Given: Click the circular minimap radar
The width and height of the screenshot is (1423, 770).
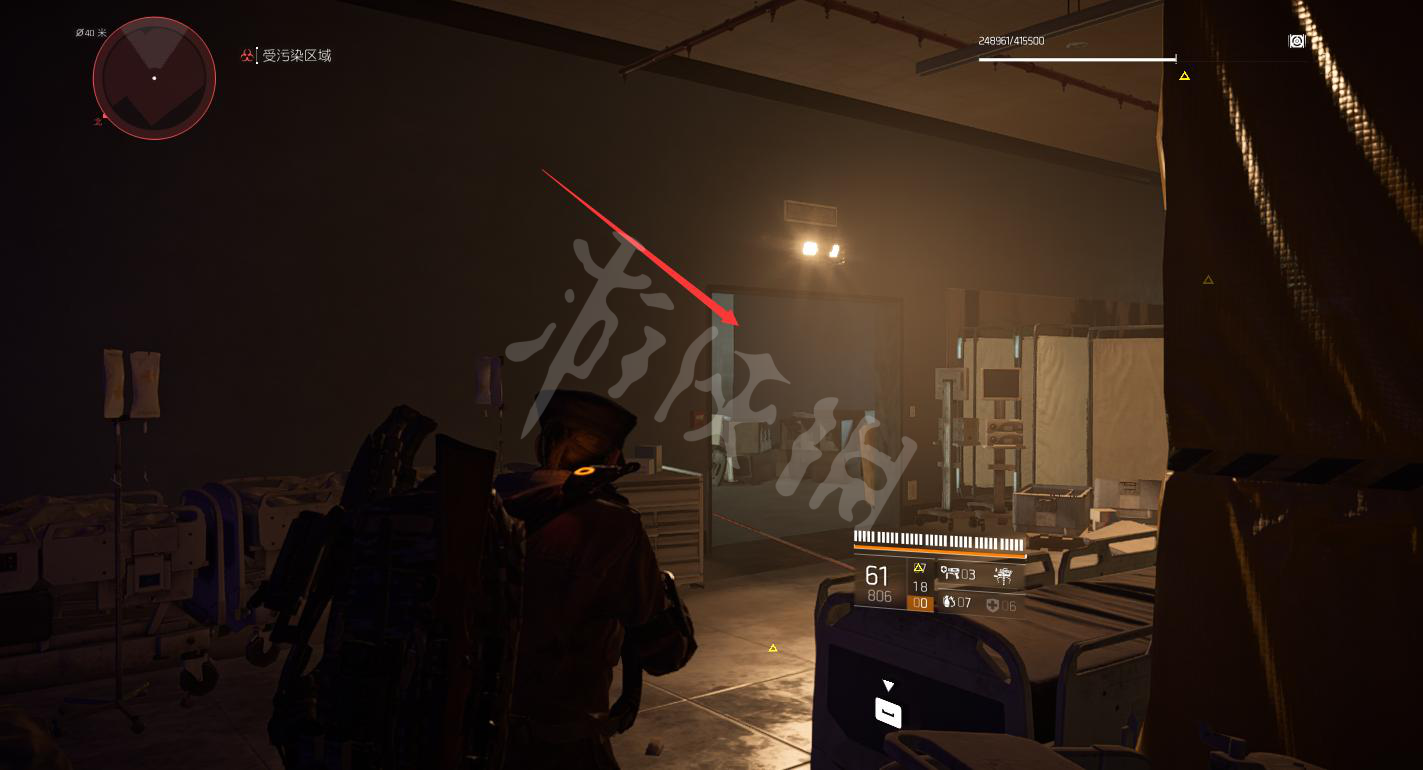Looking at the screenshot, I should (154, 78).
